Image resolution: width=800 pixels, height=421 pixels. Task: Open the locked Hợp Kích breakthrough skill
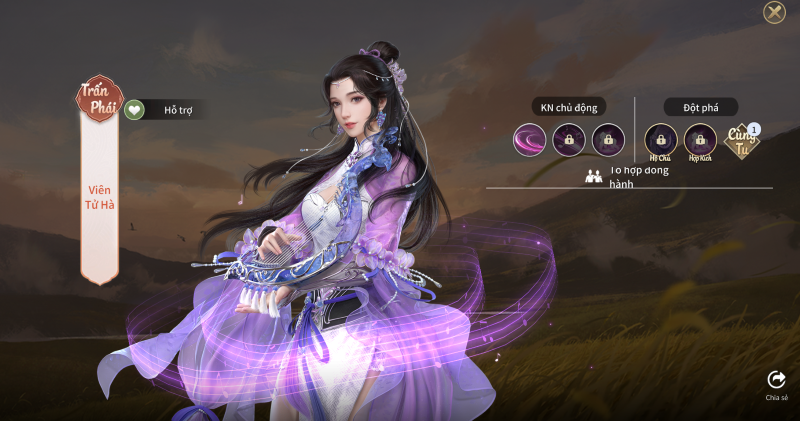pos(700,139)
